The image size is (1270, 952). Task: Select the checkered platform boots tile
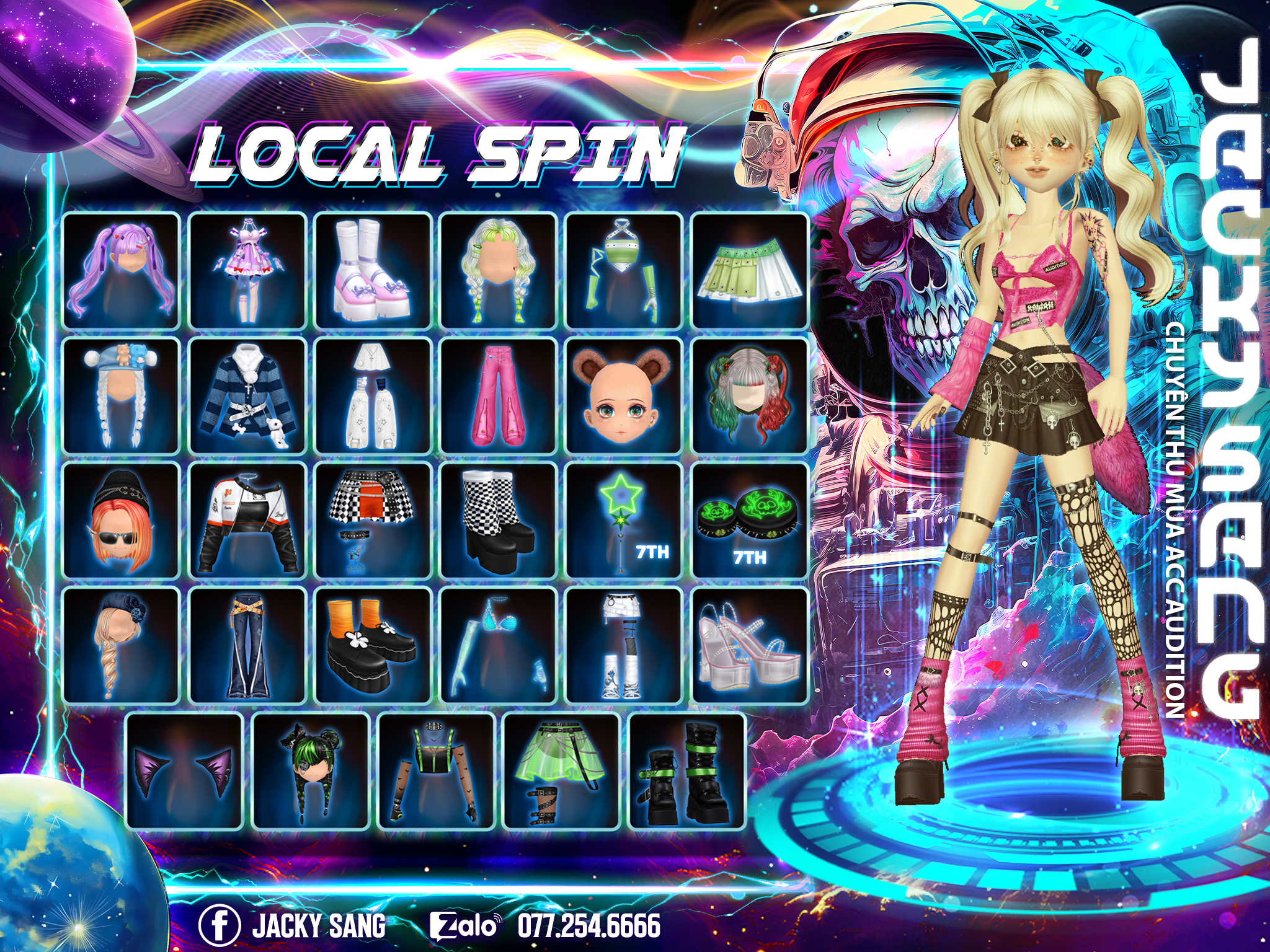[x=499, y=521]
